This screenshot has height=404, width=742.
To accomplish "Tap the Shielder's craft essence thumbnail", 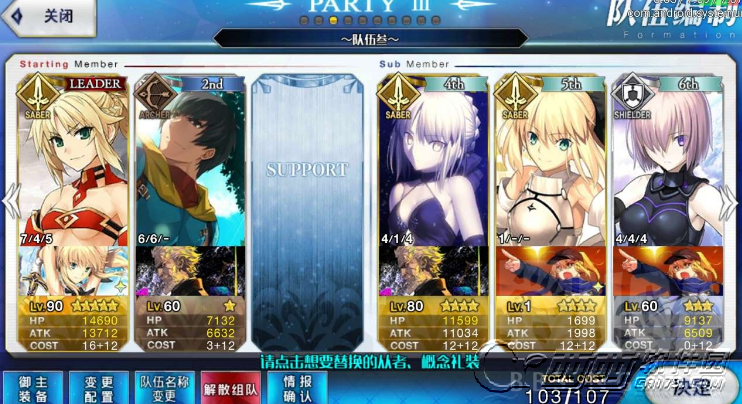I will (x=667, y=270).
